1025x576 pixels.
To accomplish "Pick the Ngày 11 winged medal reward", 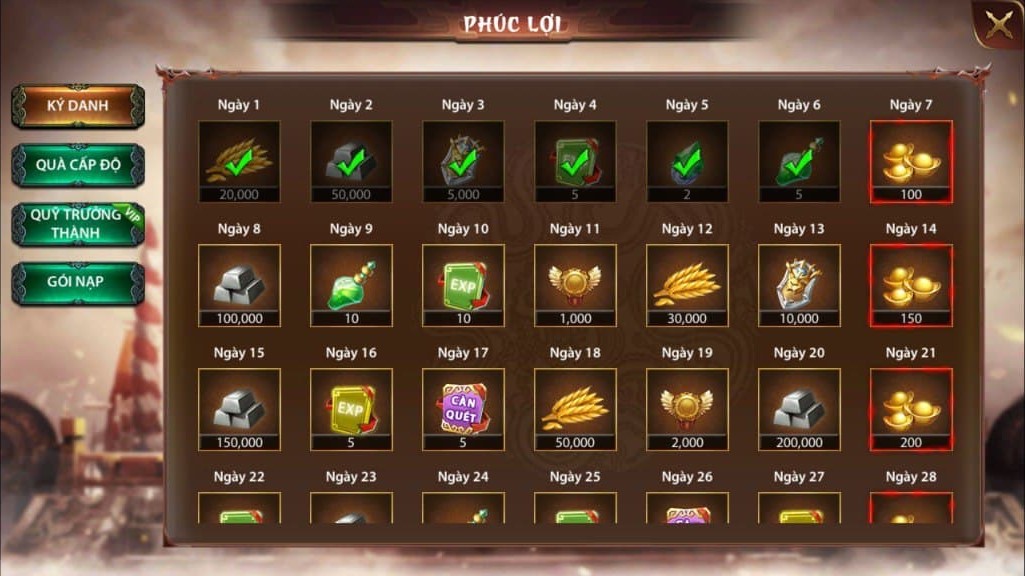I will (x=575, y=285).
